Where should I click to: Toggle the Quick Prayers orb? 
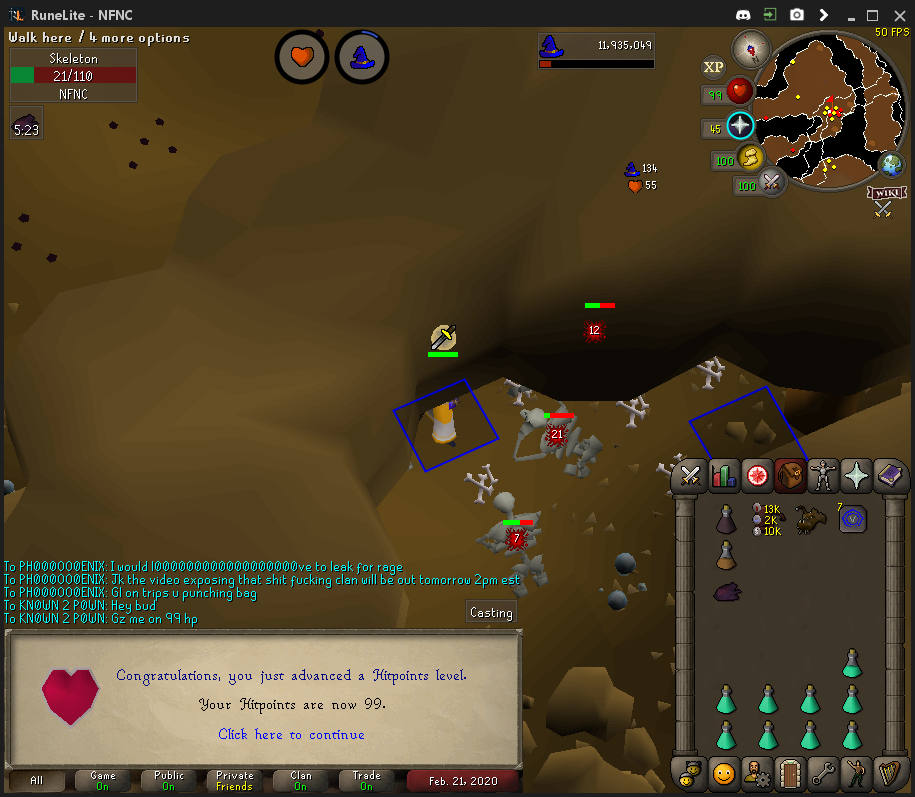(740, 125)
